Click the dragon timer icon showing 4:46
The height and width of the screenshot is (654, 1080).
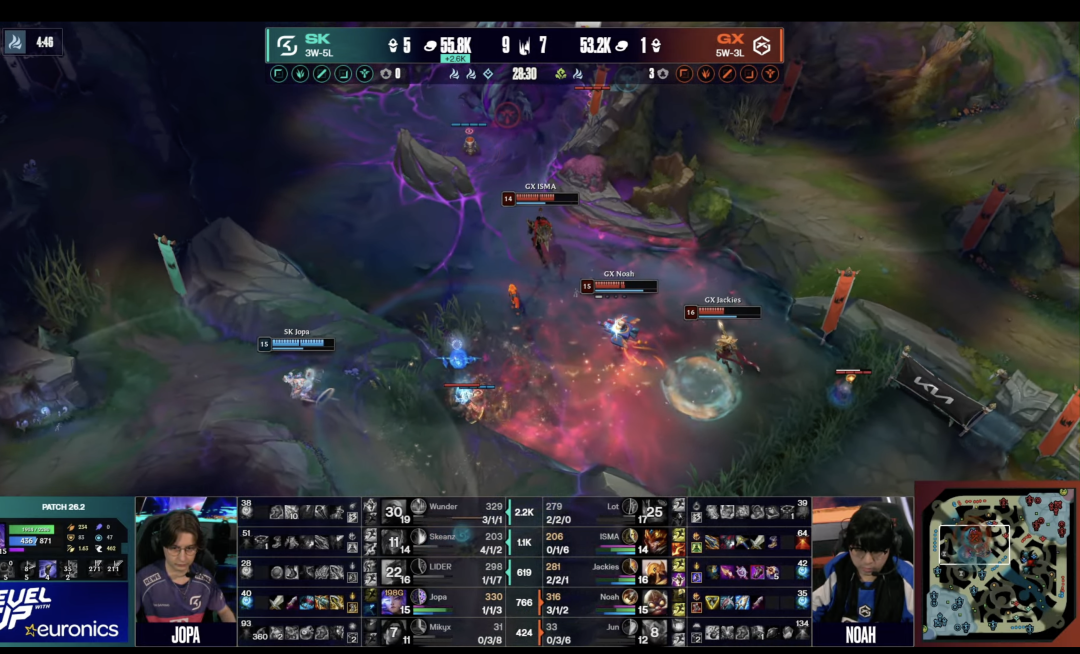pos(18,42)
